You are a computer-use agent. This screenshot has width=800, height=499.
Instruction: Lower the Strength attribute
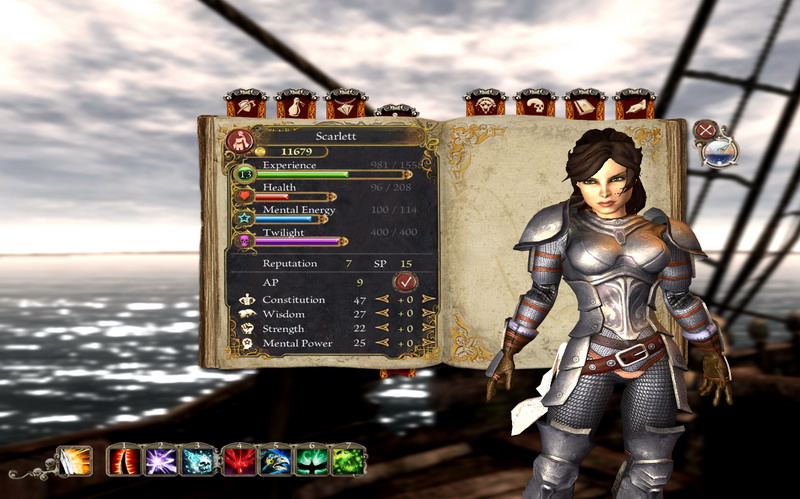(x=381, y=328)
